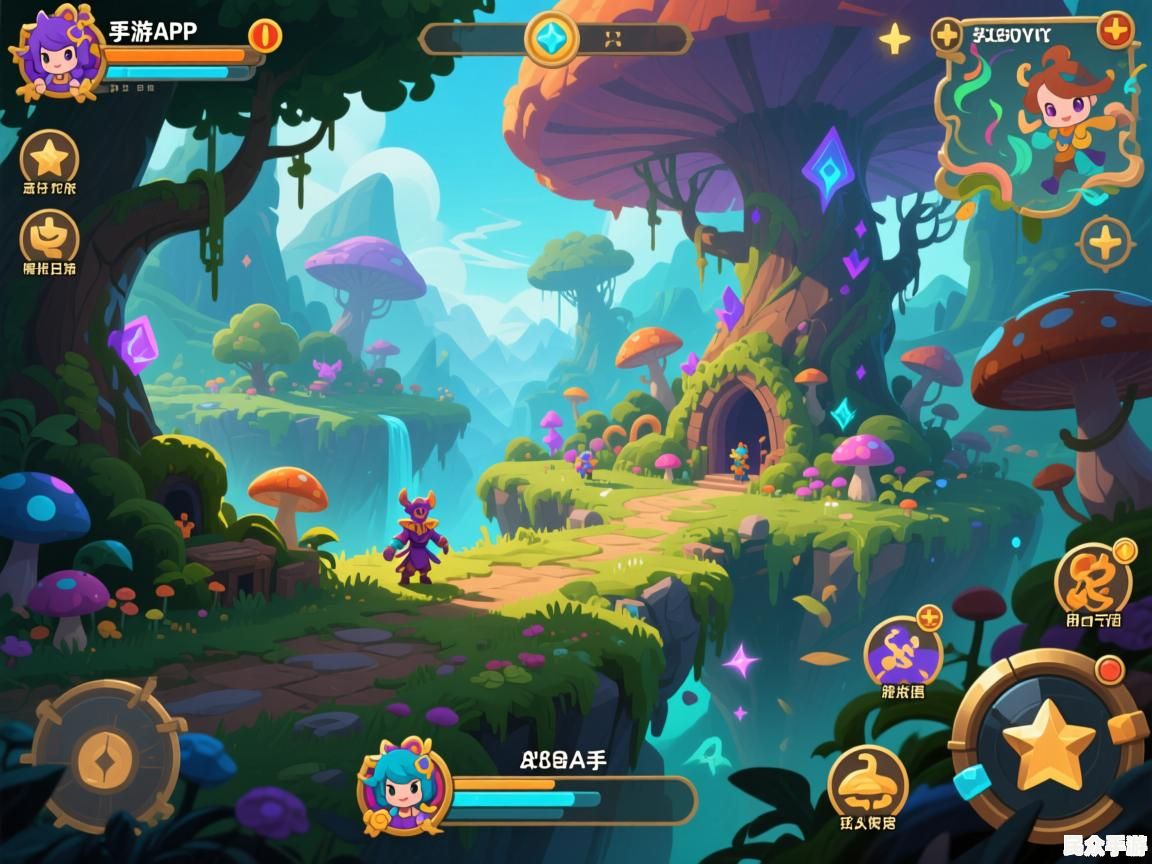
Task: Use the purple-background skill with plus badge
Action: [x=902, y=653]
